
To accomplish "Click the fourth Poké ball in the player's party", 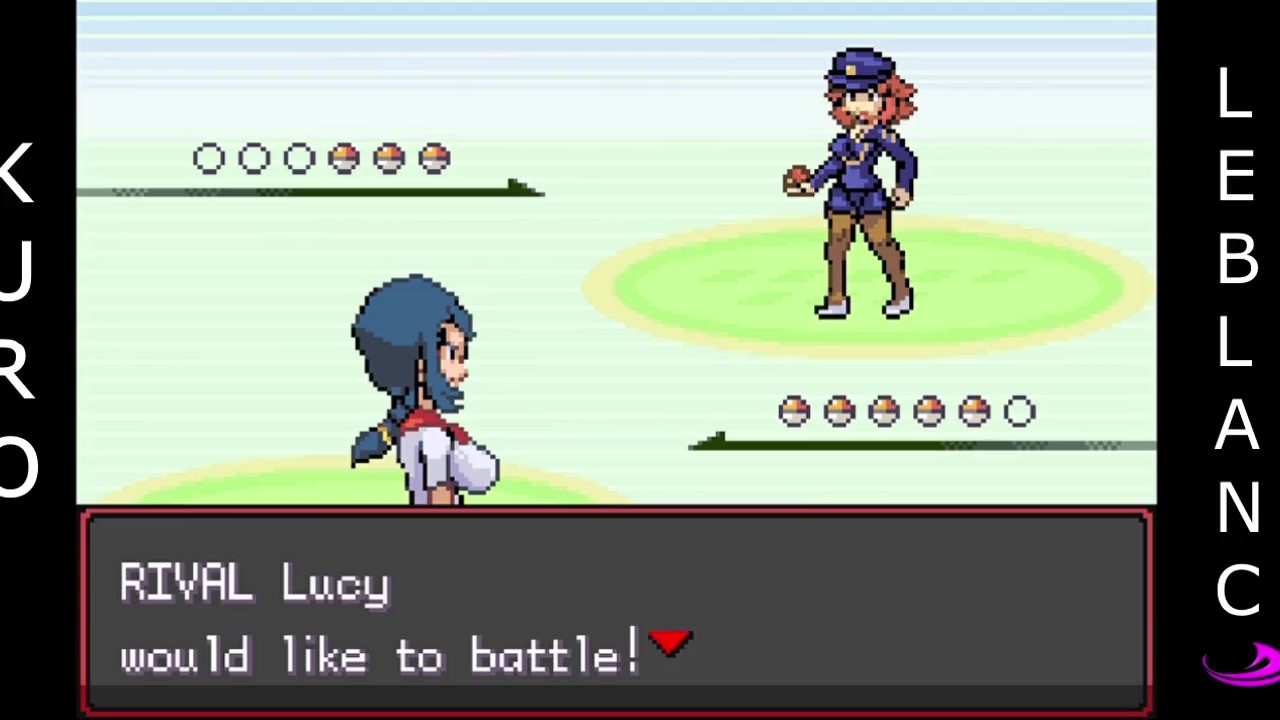I will [928, 411].
